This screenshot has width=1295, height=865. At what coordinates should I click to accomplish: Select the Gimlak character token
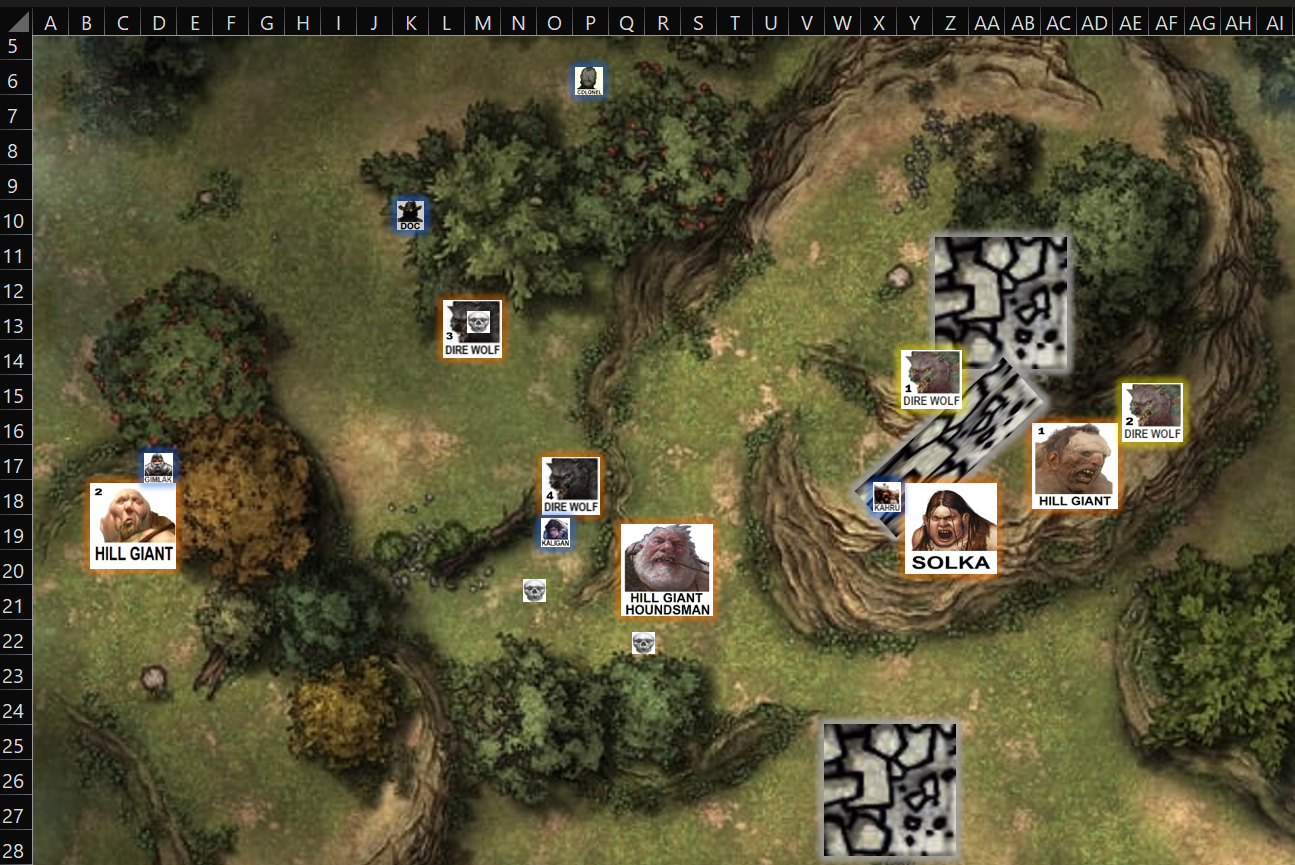pyautogui.click(x=158, y=467)
